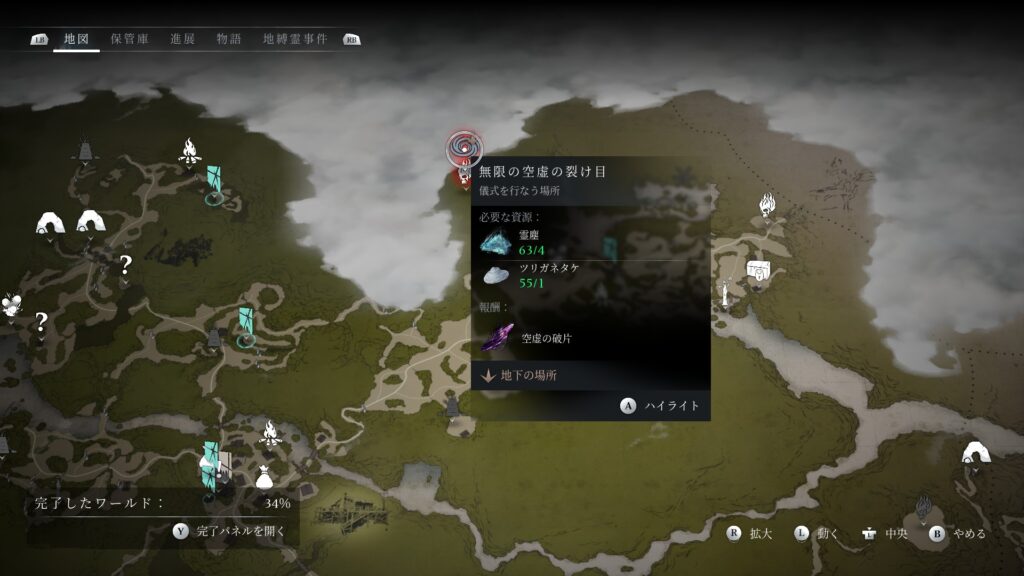Click the 地下の場所 underground location row
Image resolution: width=1024 pixels, height=576 pixels.
pyautogui.click(x=590, y=376)
